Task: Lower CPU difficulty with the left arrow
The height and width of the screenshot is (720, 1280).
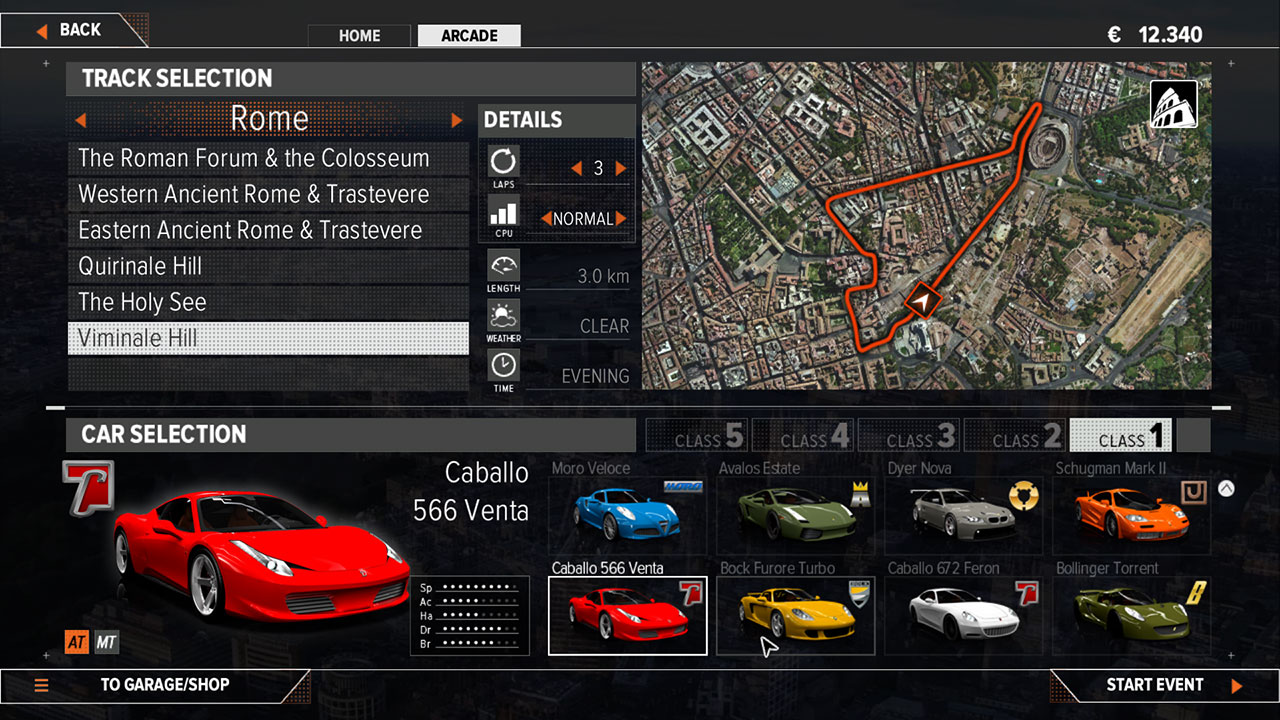Action: [546, 218]
